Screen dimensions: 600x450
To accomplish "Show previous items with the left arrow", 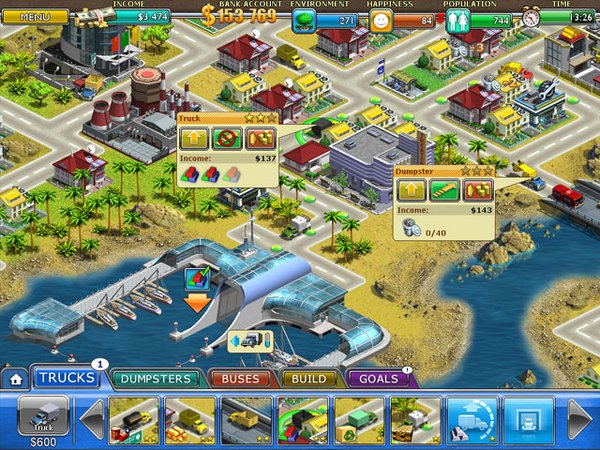I will [x=91, y=418].
